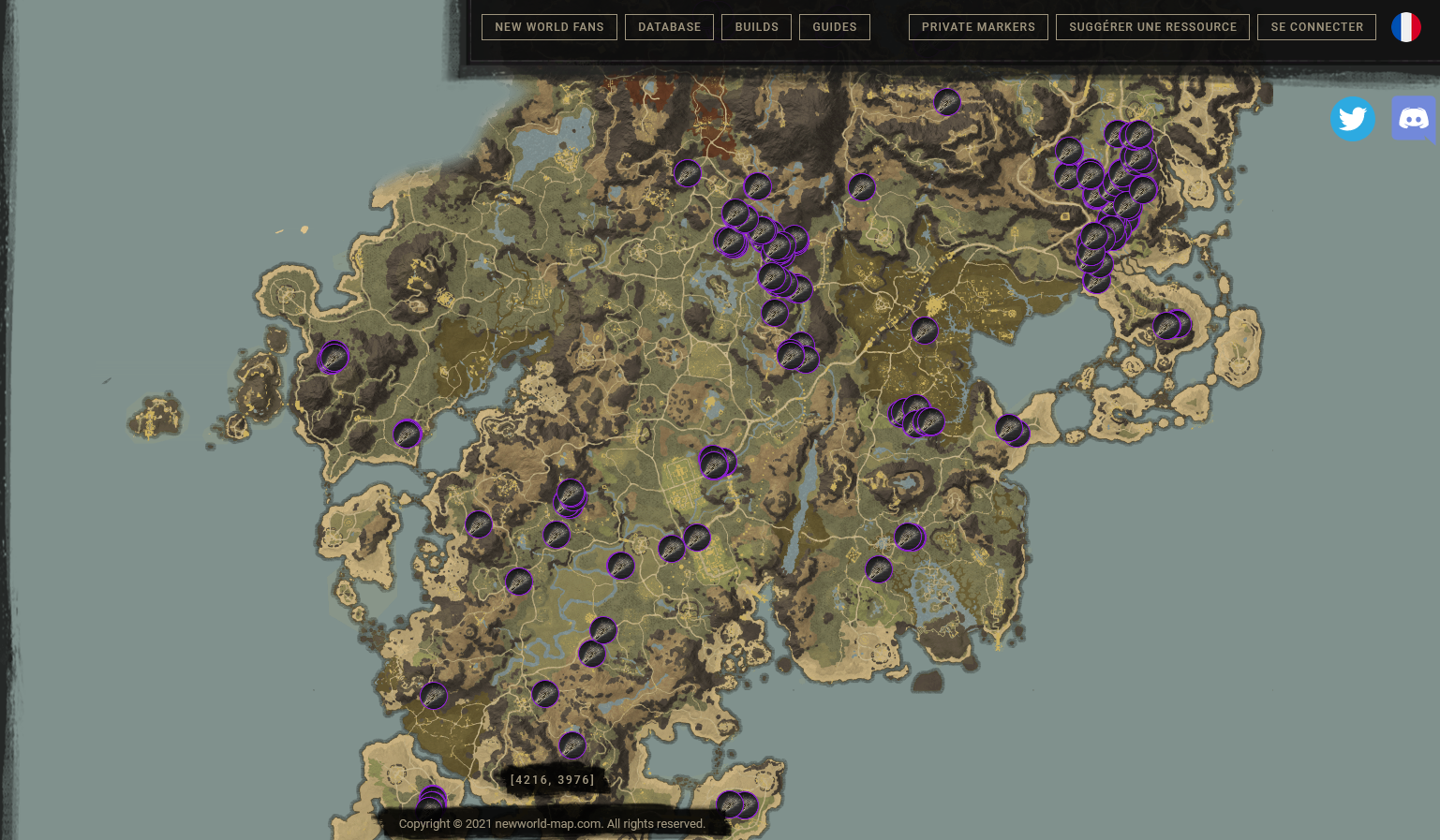Switch to the DATABASE section
The width and height of the screenshot is (1440, 840).
[669, 27]
